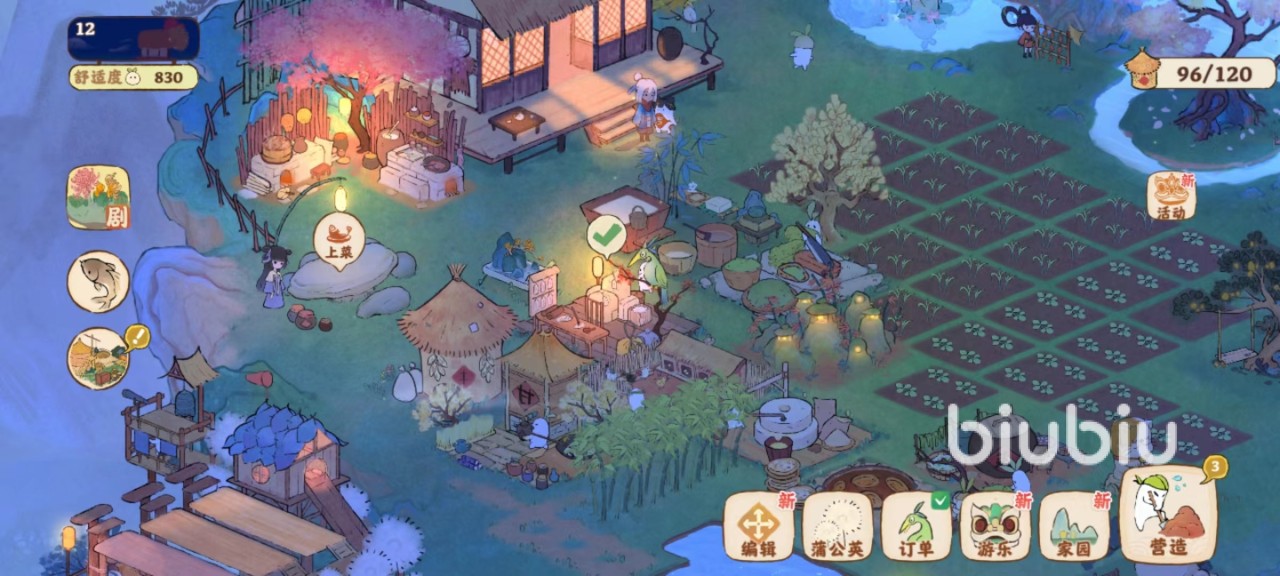The image size is (1280, 576).
Task: Tap the 营造 build button
Action: (x=1168, y=516)
